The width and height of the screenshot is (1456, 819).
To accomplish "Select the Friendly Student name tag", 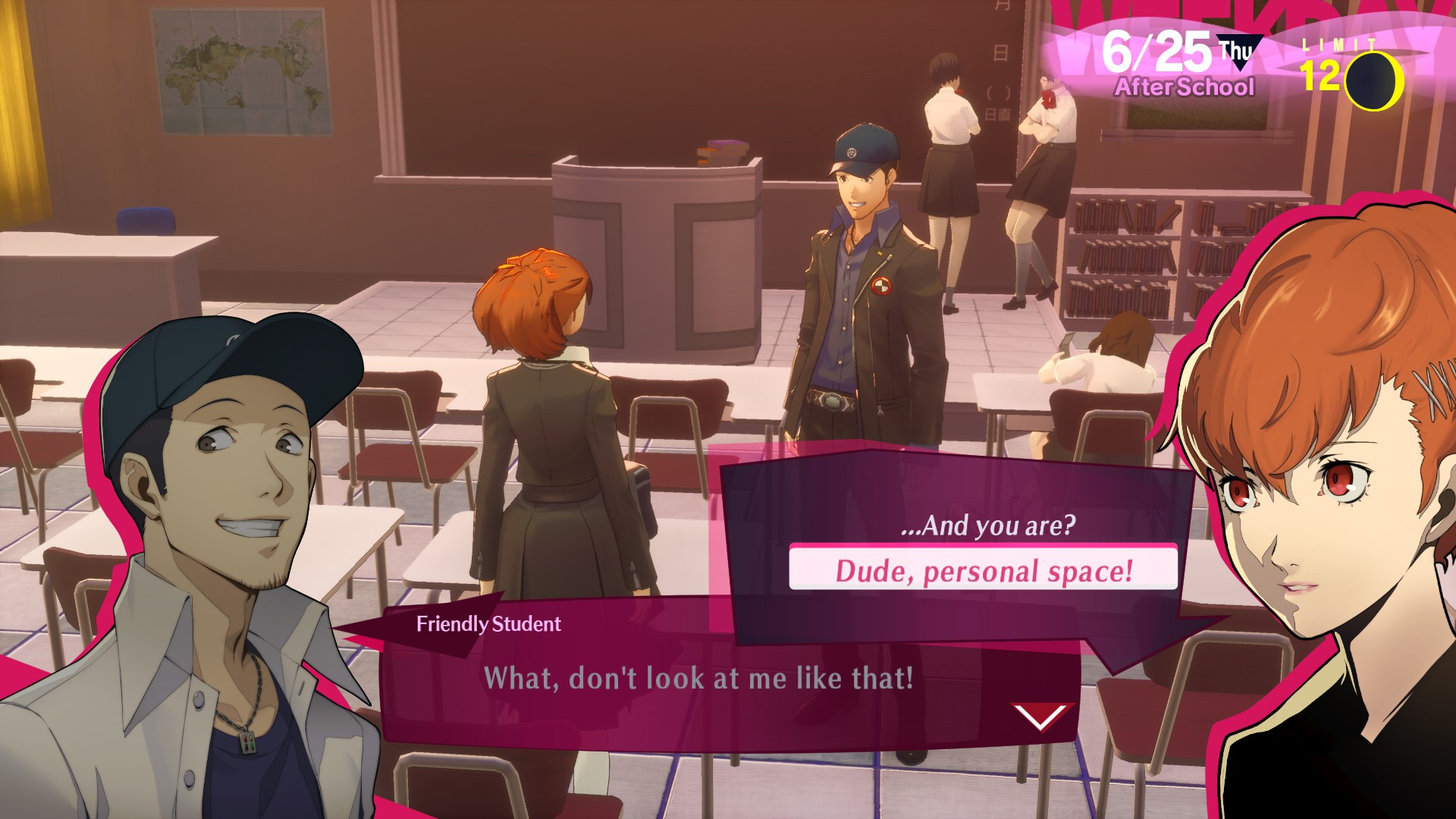I will pyautogui.click(x=488, y=624).
